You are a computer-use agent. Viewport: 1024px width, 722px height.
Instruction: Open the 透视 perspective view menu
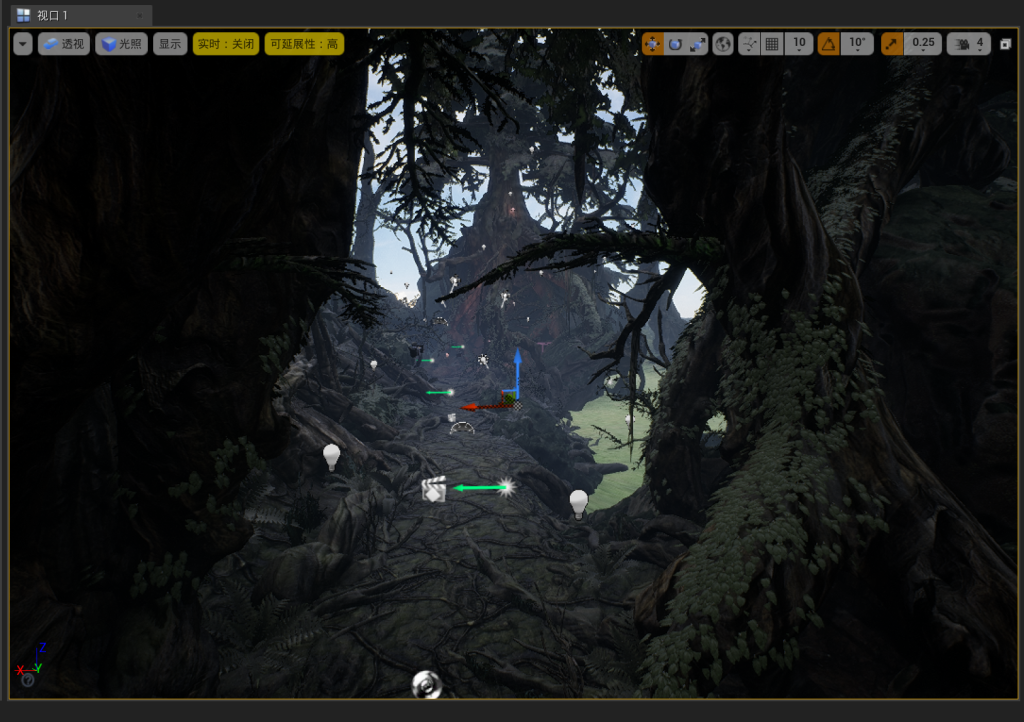point(64,44)
